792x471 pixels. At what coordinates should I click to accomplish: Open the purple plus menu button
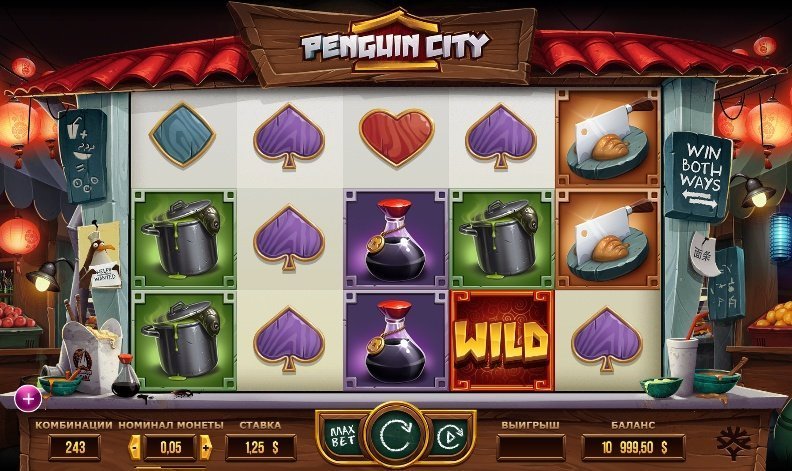27,400
